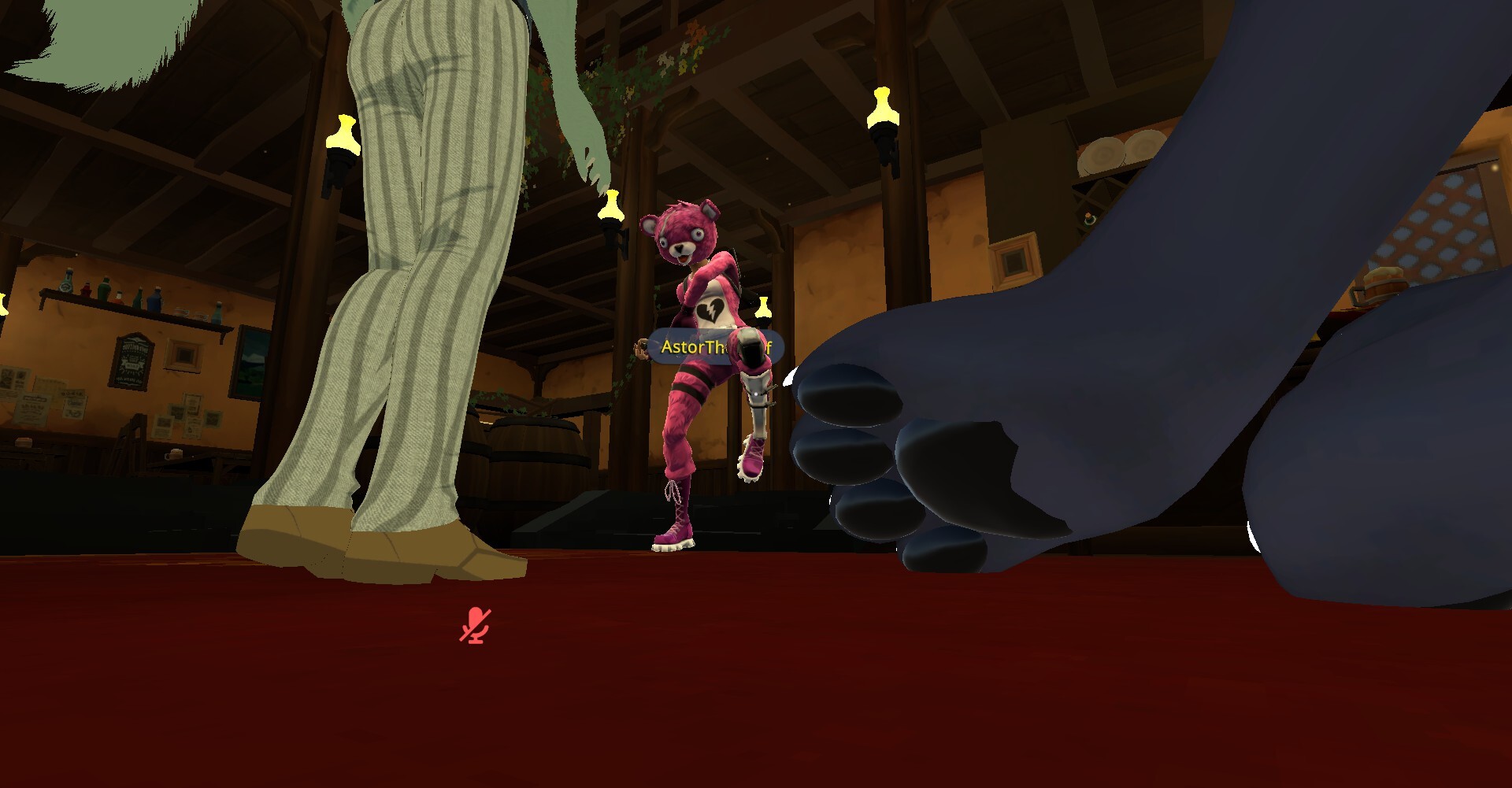This screenshot has width=1512, height=788.
Task: Select the AstorTh player nameplate
Action: pyautogui.click(x=693, y=347)
